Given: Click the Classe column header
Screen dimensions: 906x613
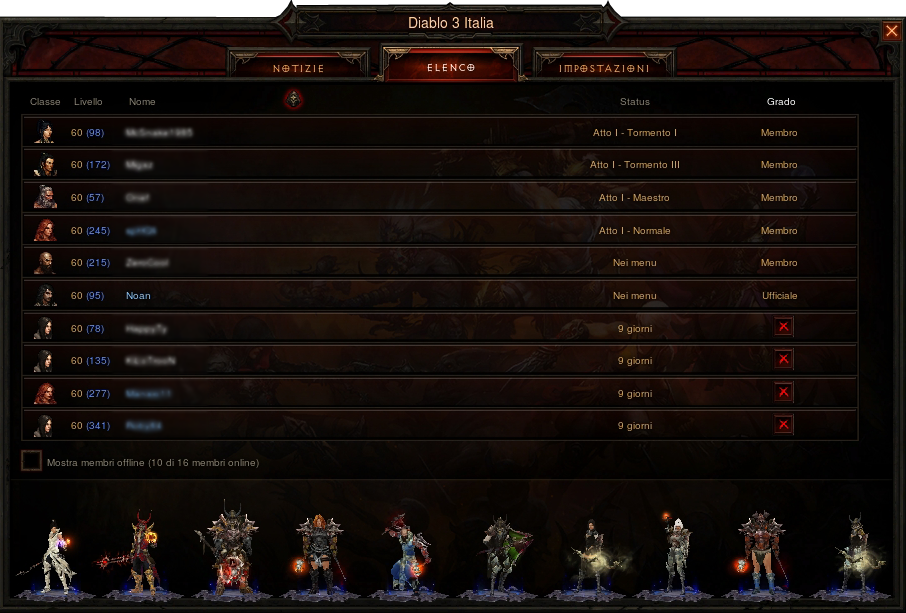Looking at the screenshot, I should [45, 102].
